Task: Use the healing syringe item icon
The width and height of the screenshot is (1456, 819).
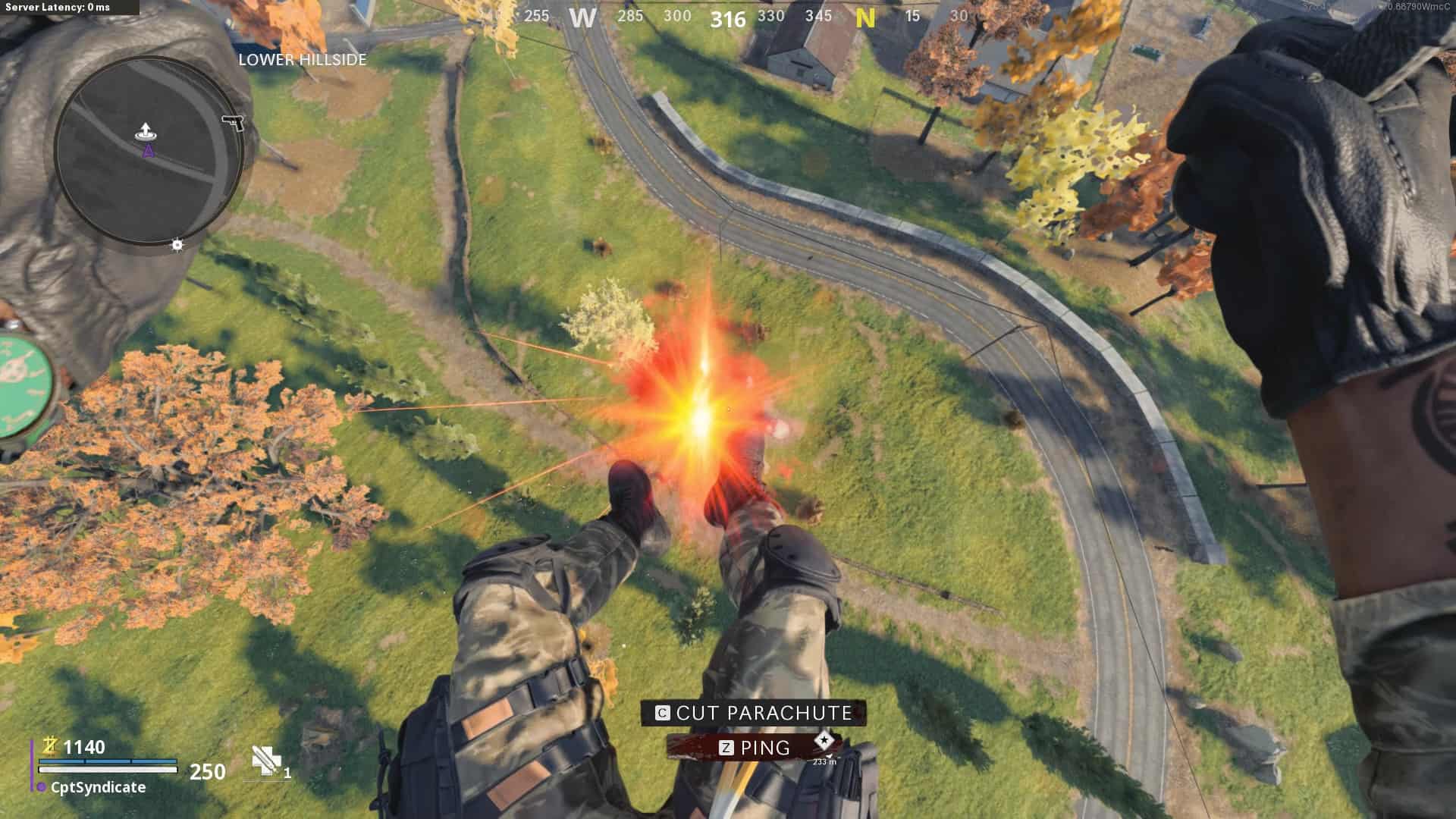Action: pos(266,761)
